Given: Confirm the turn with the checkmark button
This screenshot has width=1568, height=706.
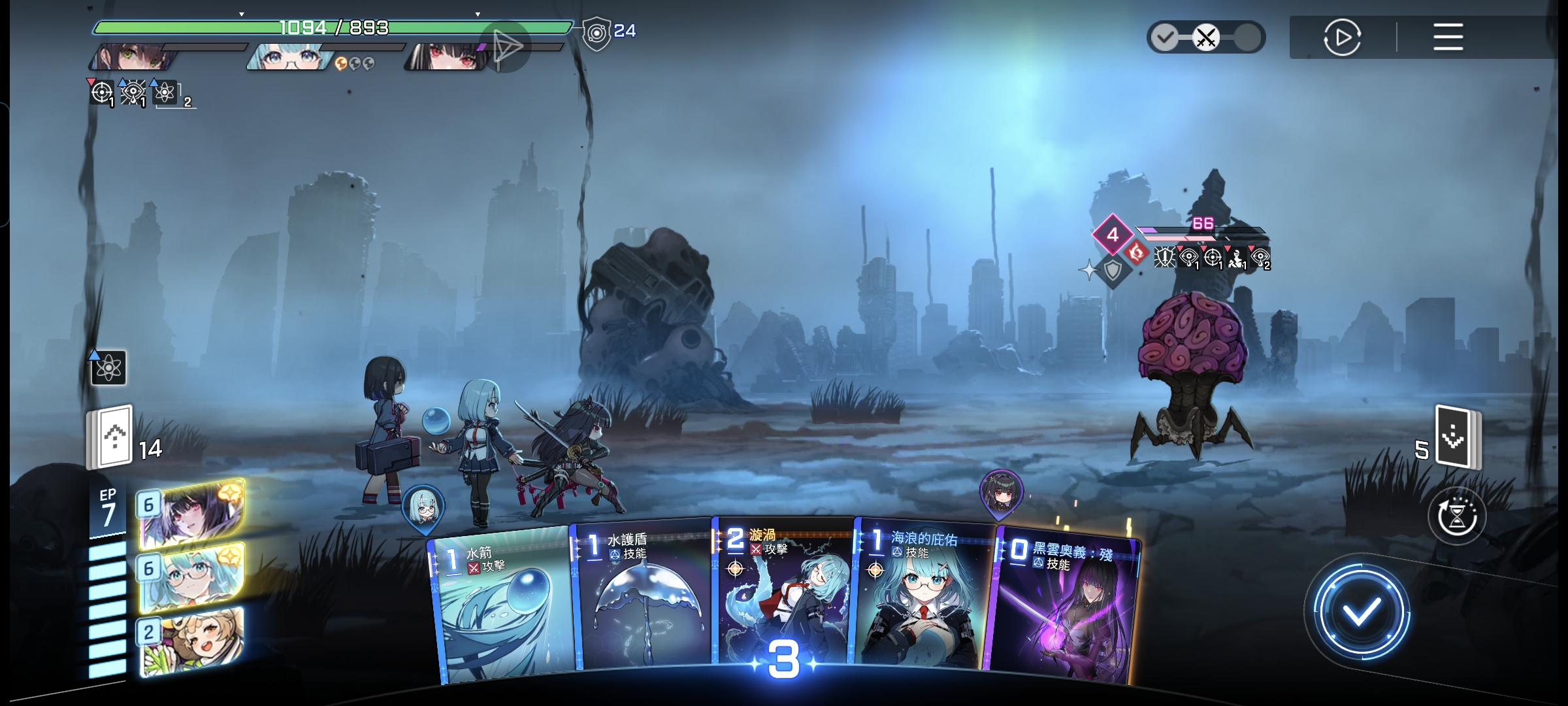Looking at the screenshot, I should coord(1362,613).
